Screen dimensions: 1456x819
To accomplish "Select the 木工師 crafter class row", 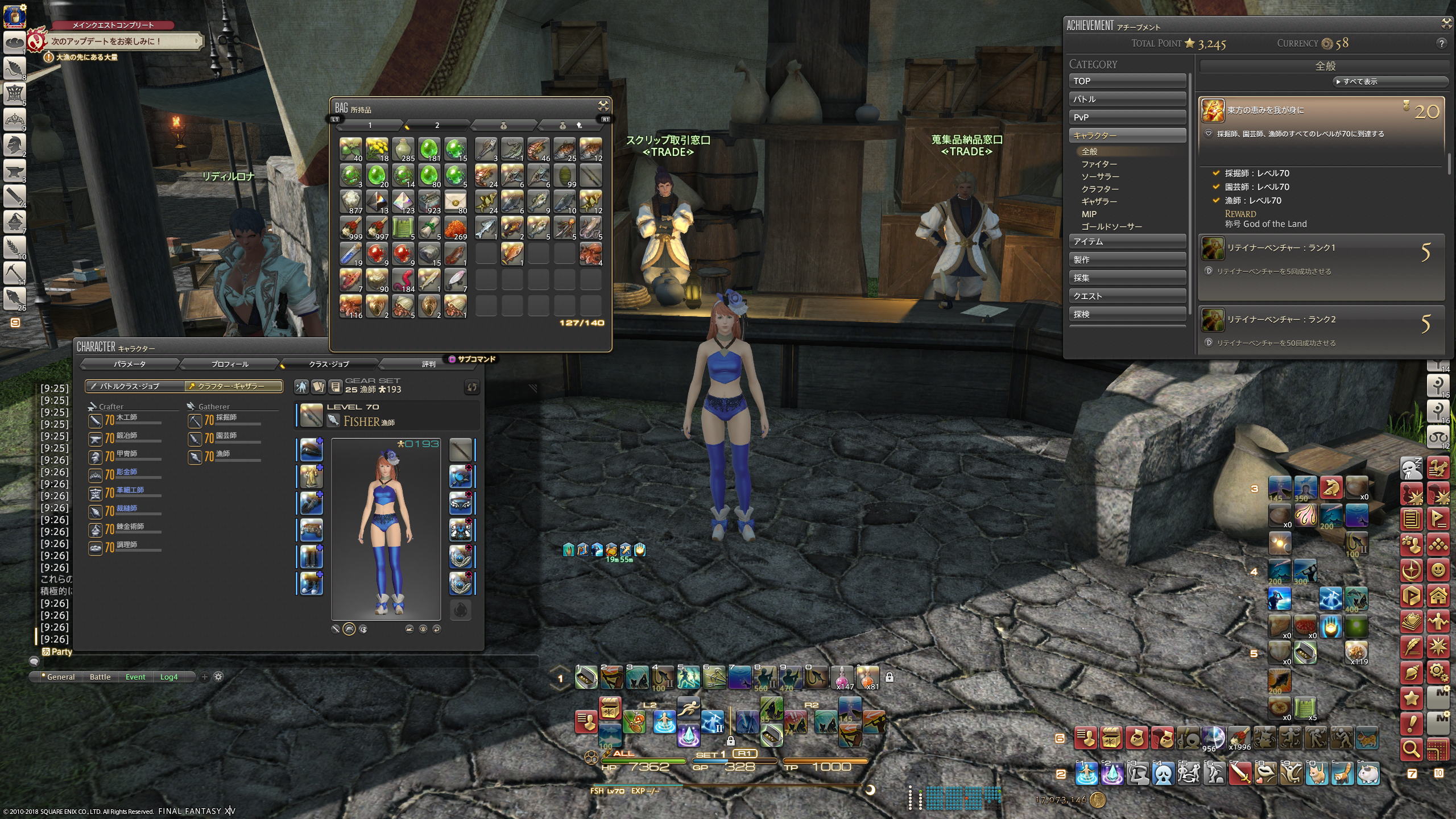I will coord(126,420).
